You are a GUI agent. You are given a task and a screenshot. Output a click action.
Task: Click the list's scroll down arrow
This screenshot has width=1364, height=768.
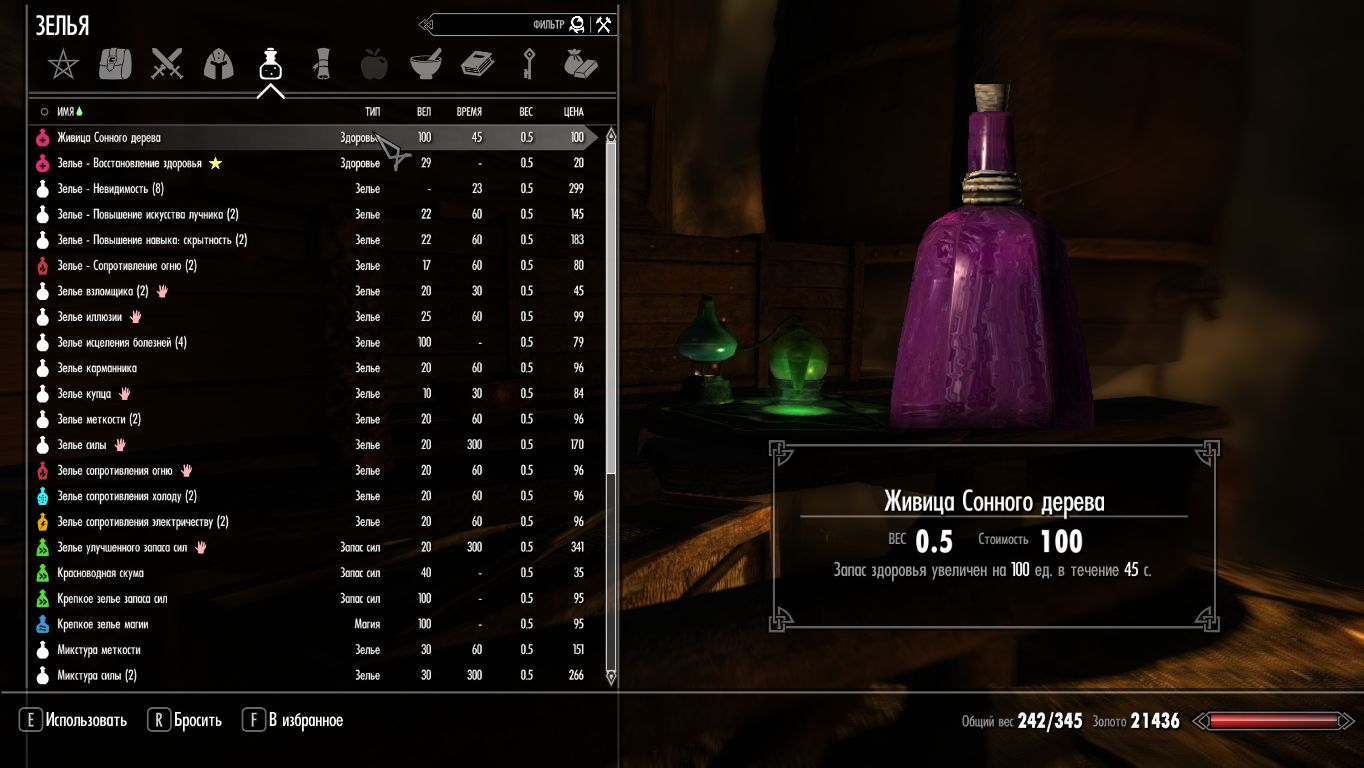tap(611, 677)
